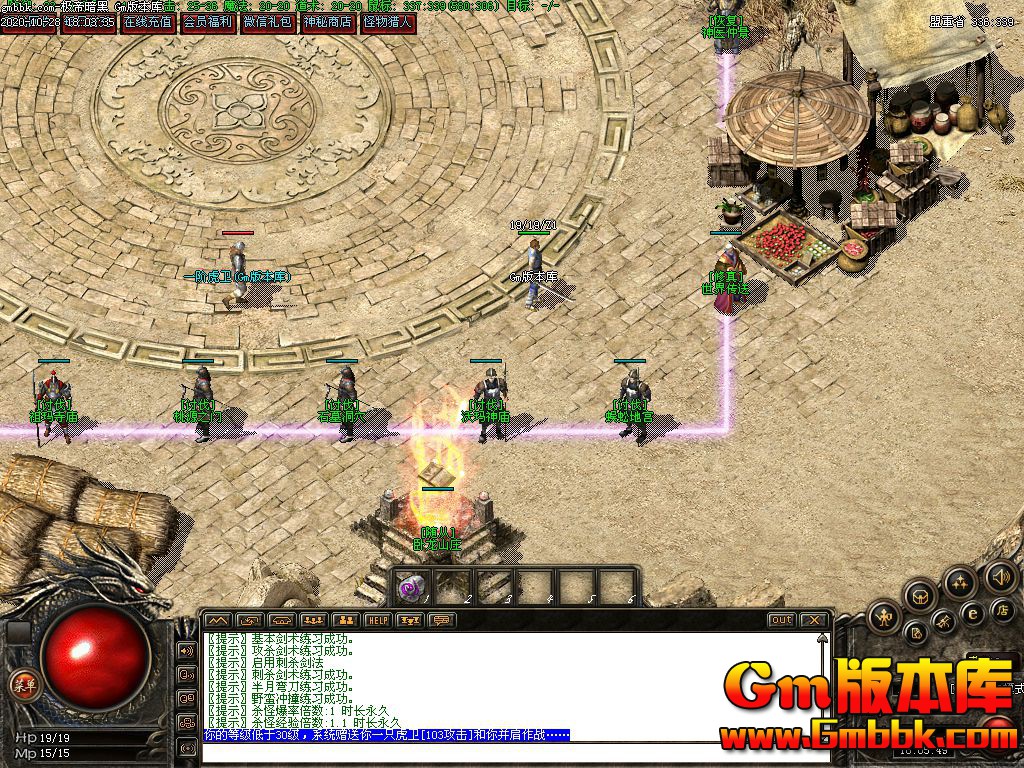This screenshot has width=1024, height=768.
Task: Close the chat panel with X
Action: (x=814, y=620)
